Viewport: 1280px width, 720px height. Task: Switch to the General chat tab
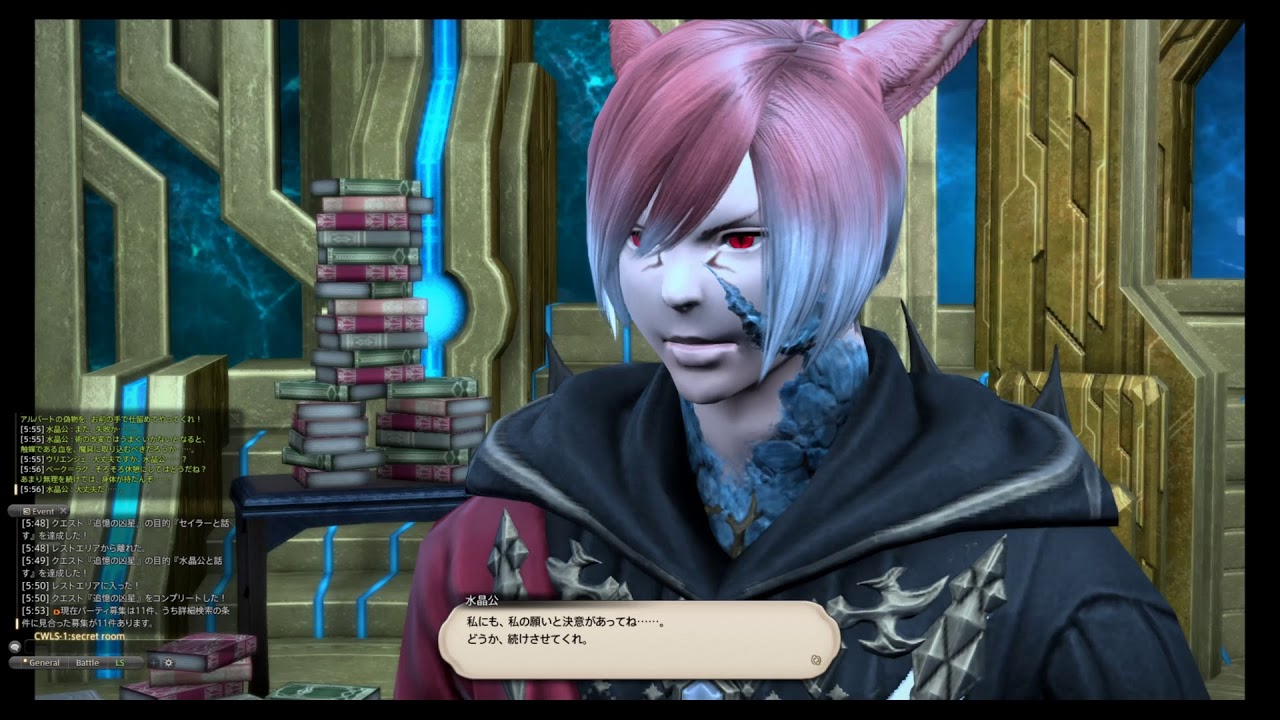tap(42, 662)
